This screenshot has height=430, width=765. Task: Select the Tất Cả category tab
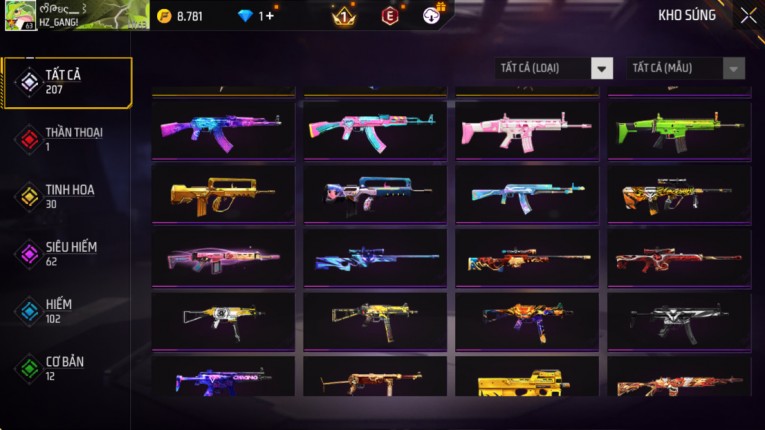(x=66, y=82)
